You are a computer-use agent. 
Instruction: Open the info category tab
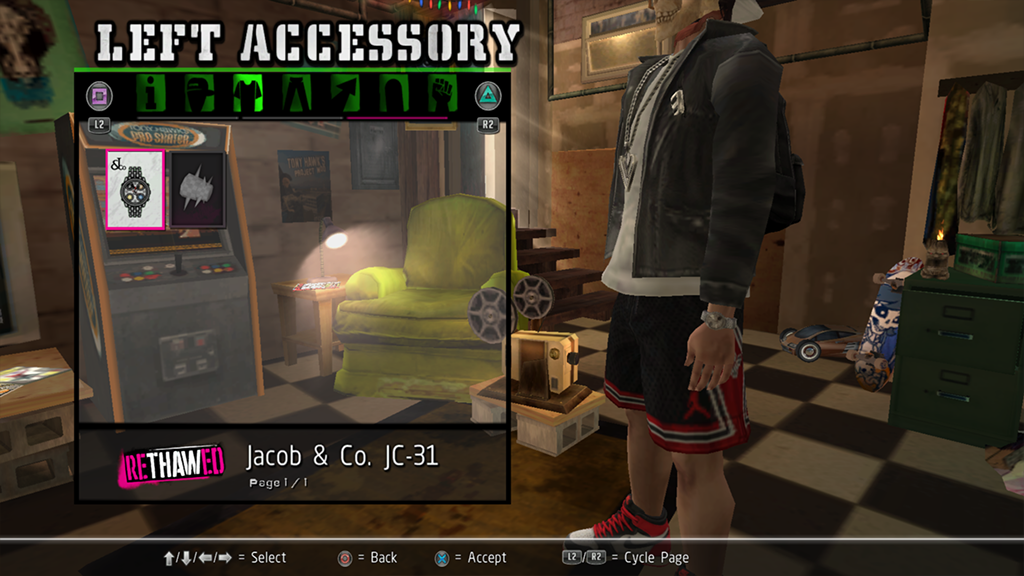pos(152,94)
